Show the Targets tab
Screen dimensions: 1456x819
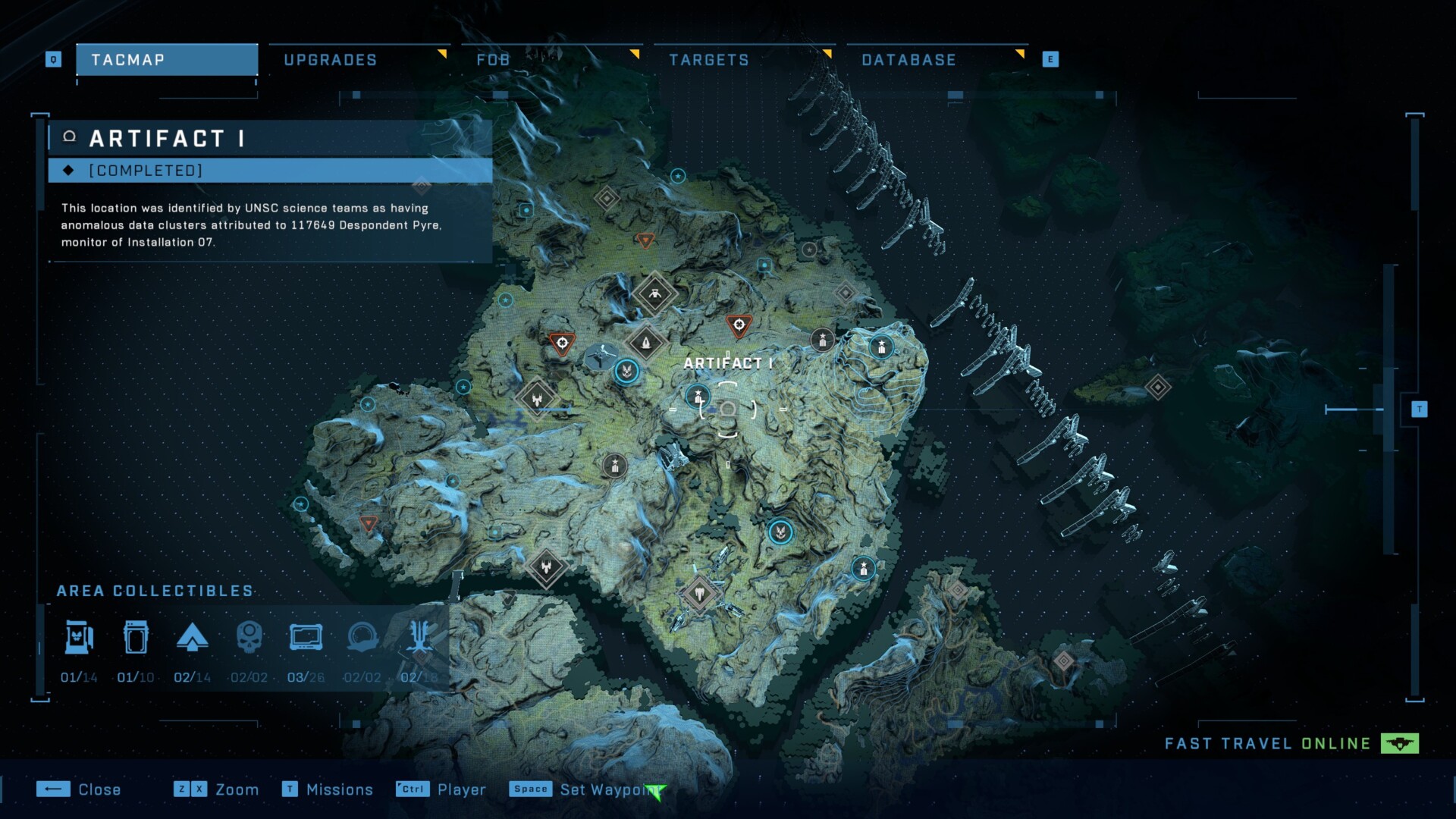(x=709, y=60)
